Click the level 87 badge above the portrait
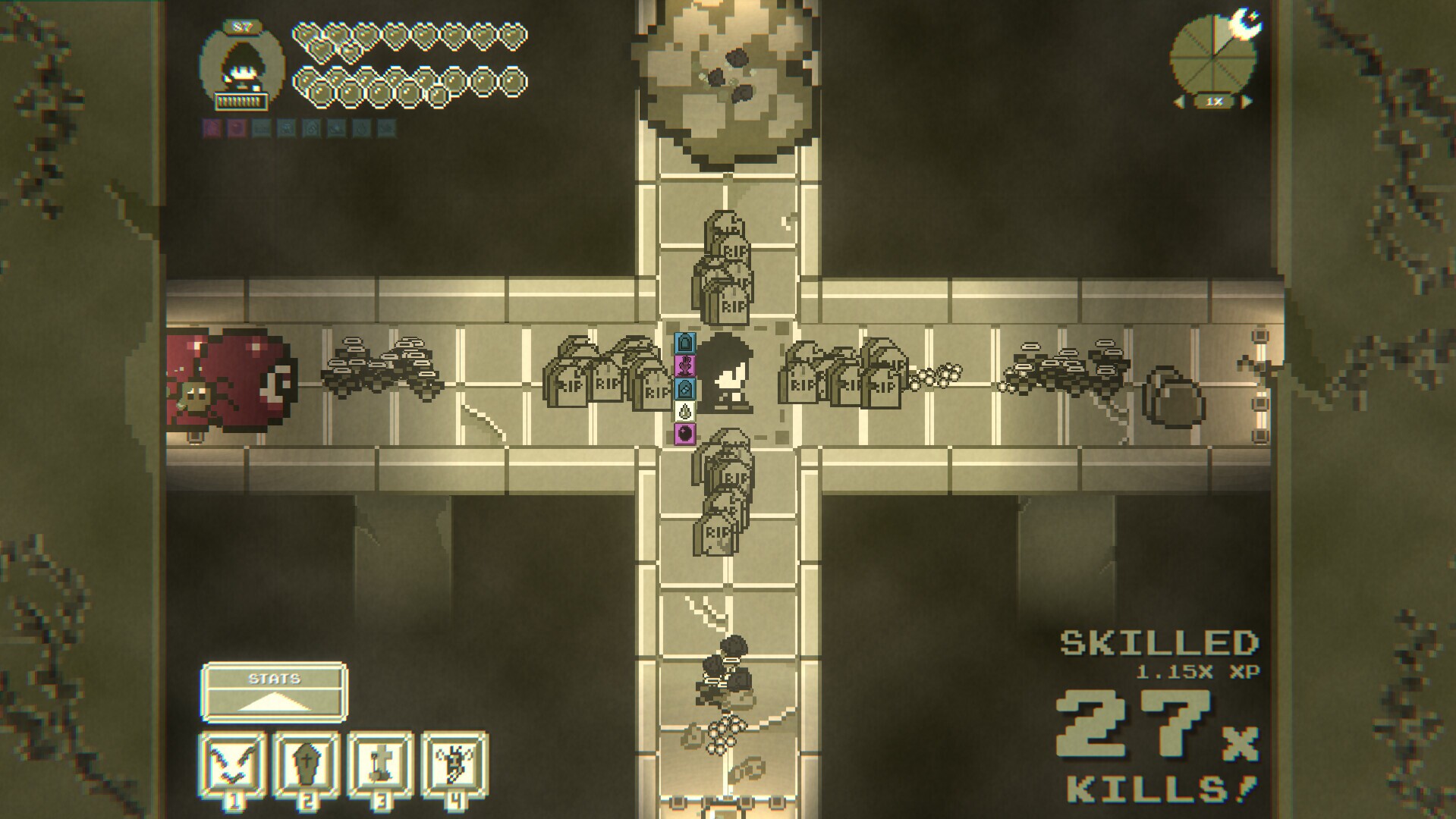Viewport: 1456px width, 819px height. (x=243, y=27)
